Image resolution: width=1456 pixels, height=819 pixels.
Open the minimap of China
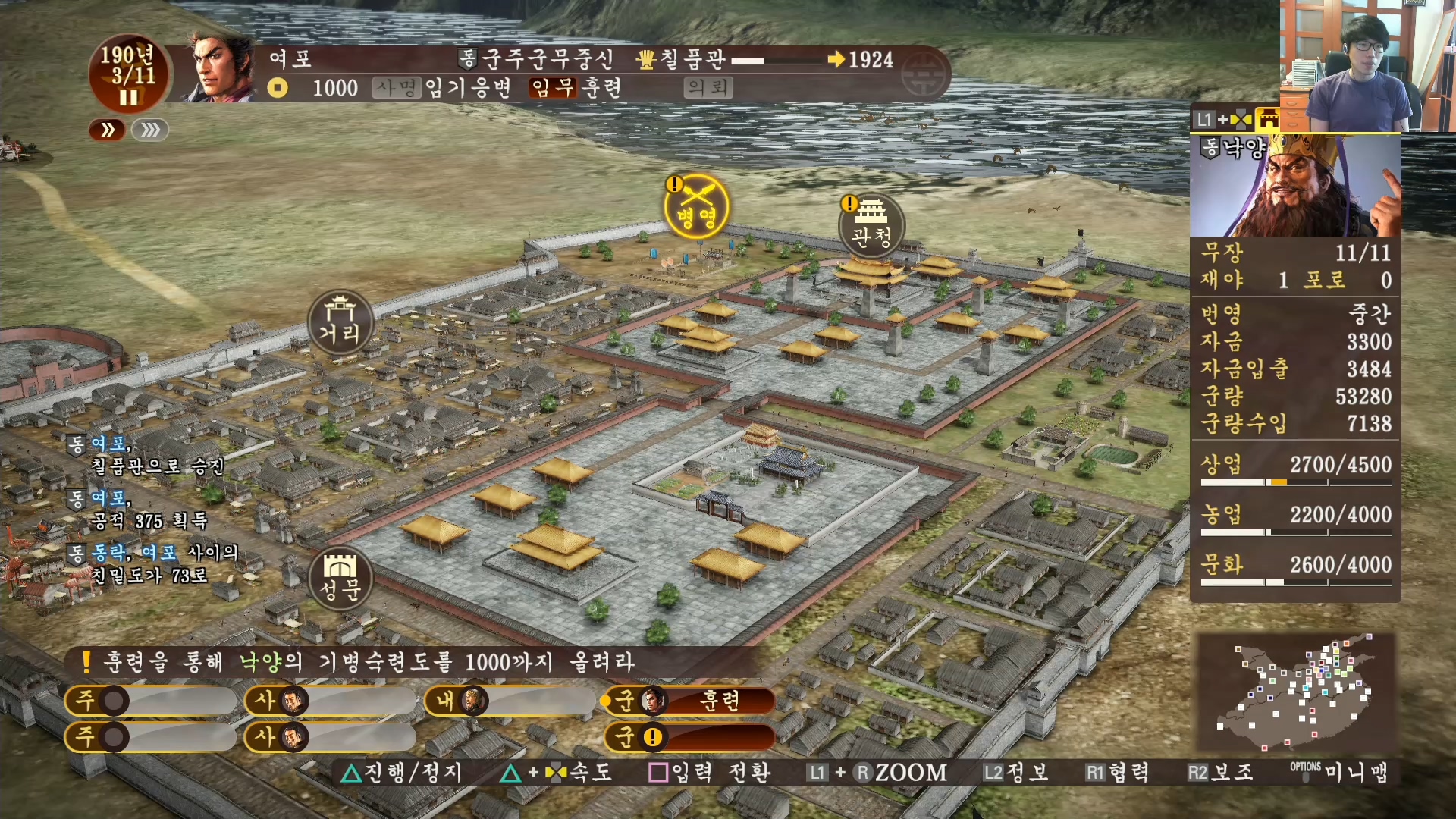[1295, 692]
